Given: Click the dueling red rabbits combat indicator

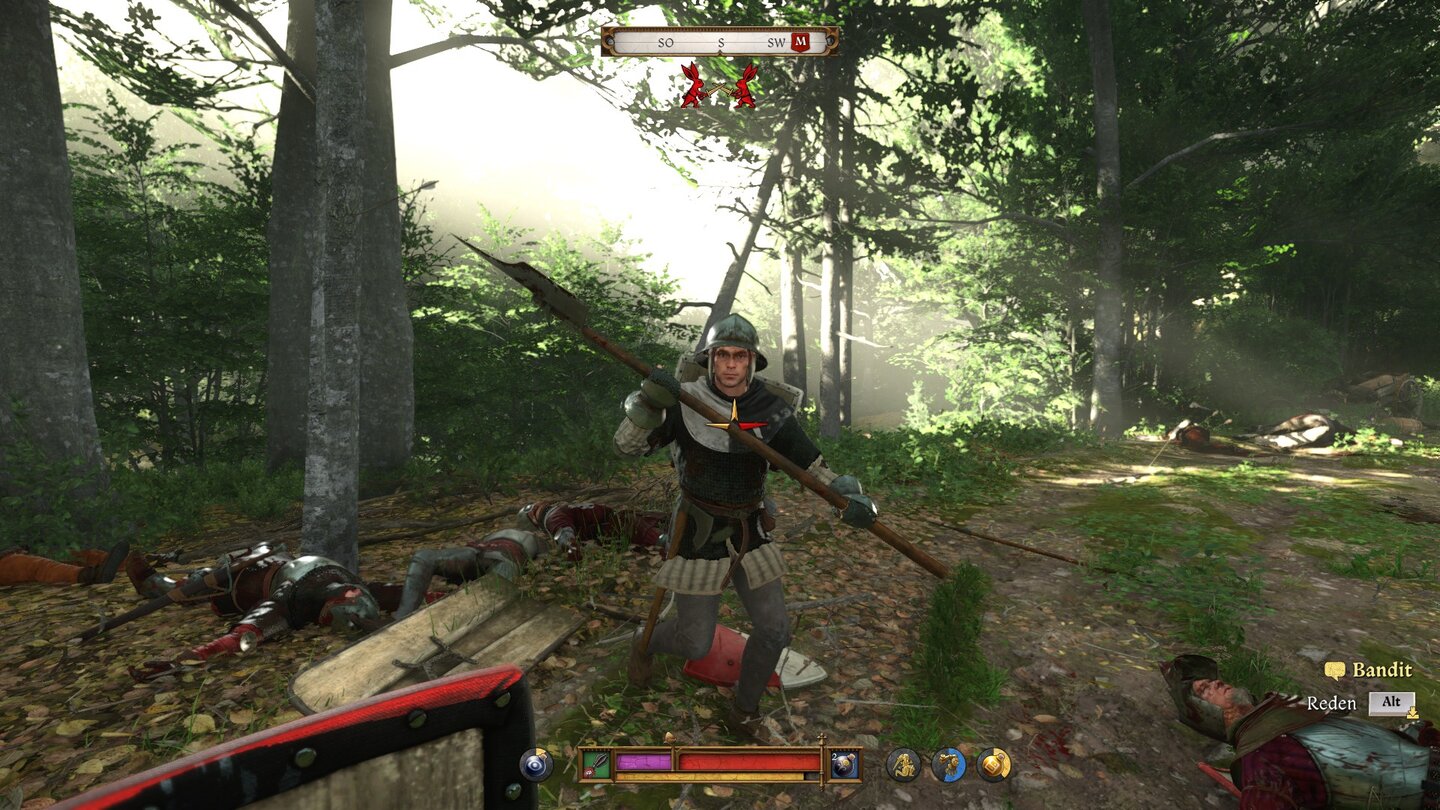Looking at the screenshot, I should coord(719,86).
